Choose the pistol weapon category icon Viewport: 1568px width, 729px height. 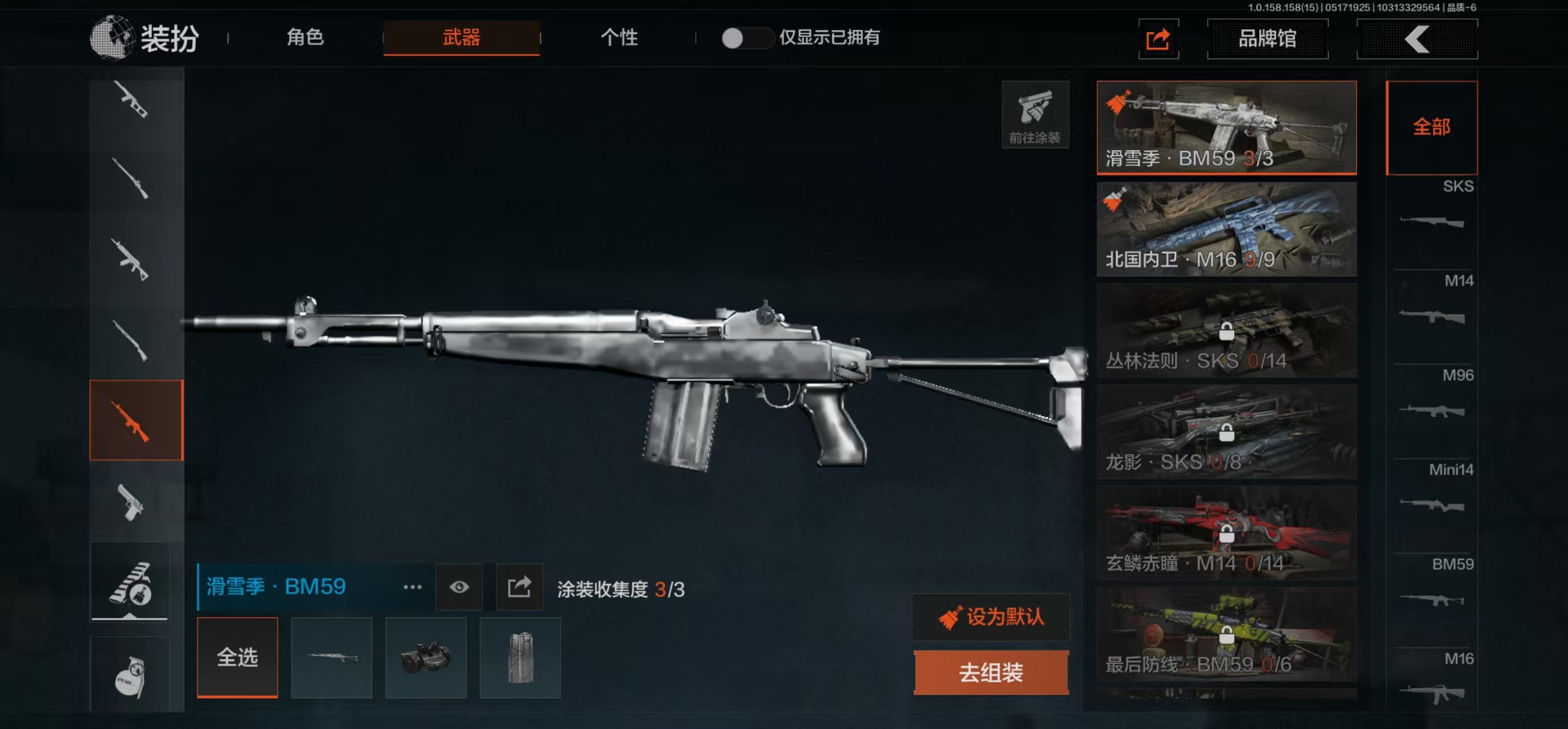tap(130, 502)
